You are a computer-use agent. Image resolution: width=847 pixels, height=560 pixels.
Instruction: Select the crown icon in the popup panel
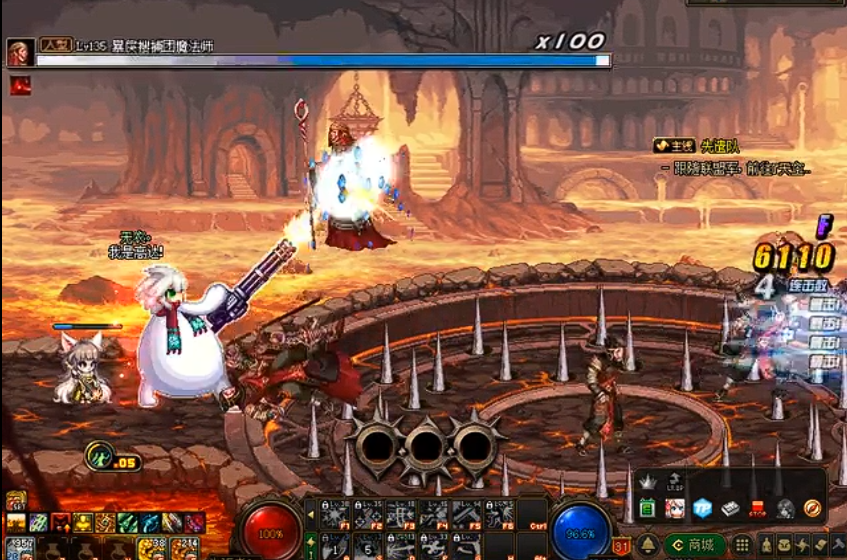pos(646,482)
